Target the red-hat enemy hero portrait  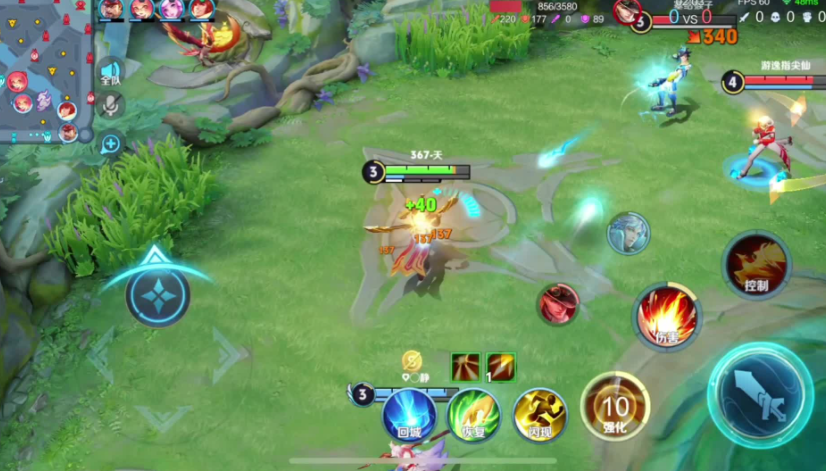pyautogui.click(x=558, y=303)
